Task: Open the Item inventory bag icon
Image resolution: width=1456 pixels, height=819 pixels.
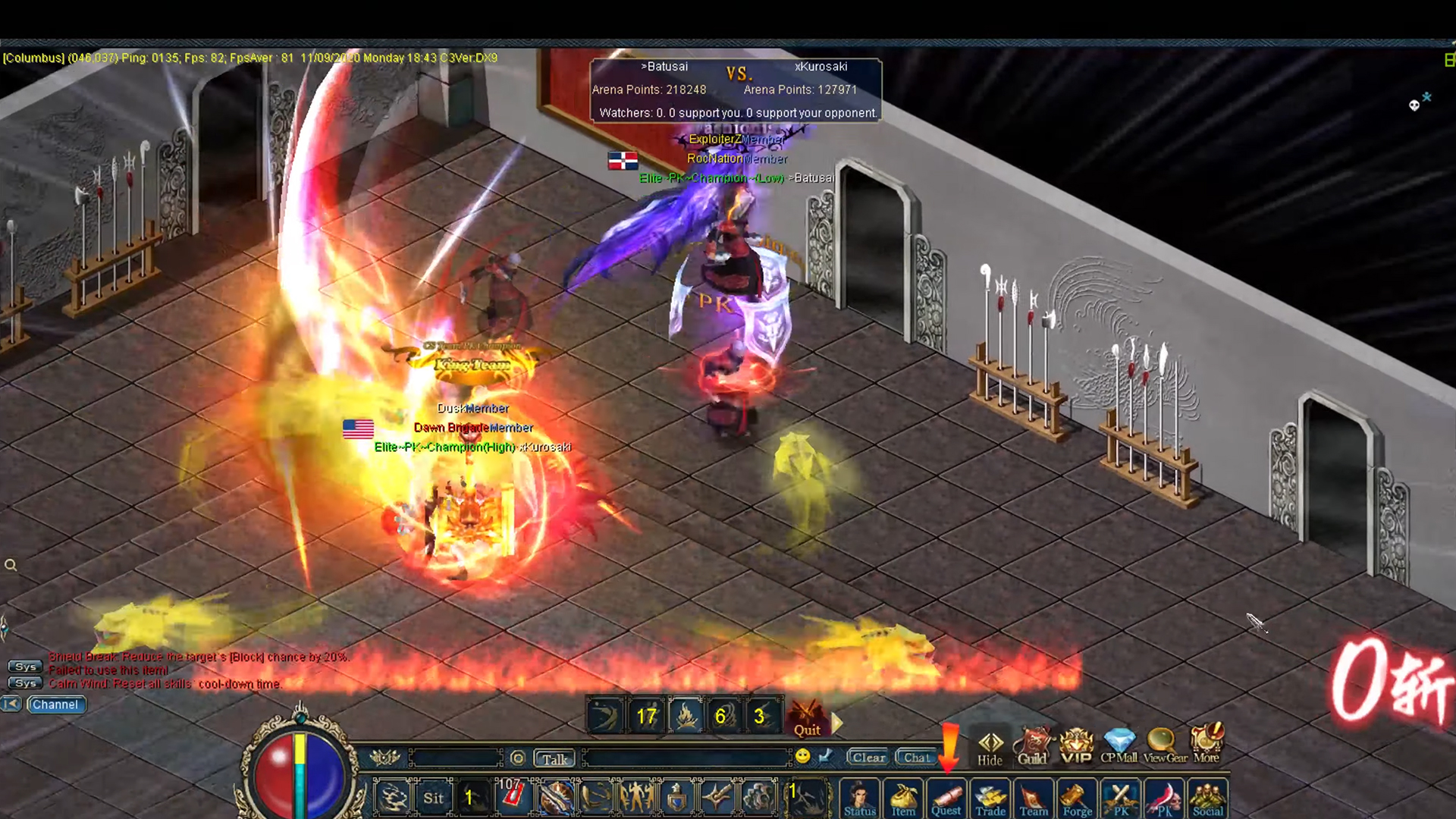Action: coord(902,798)
